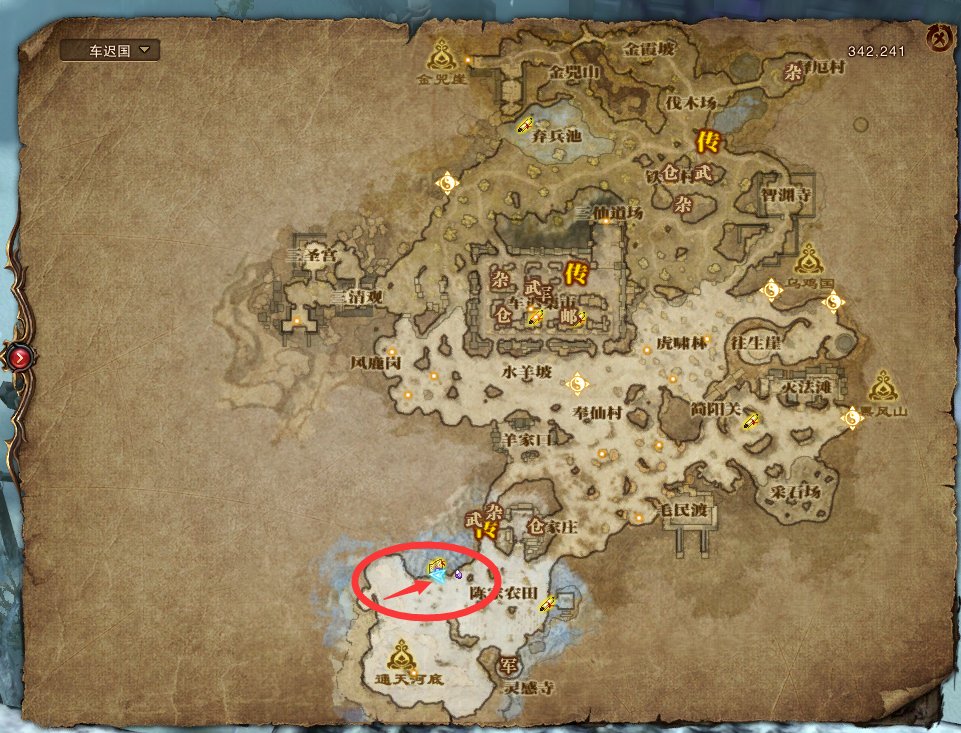Click the 邮 mail marker in town

[x=568, y=316]
